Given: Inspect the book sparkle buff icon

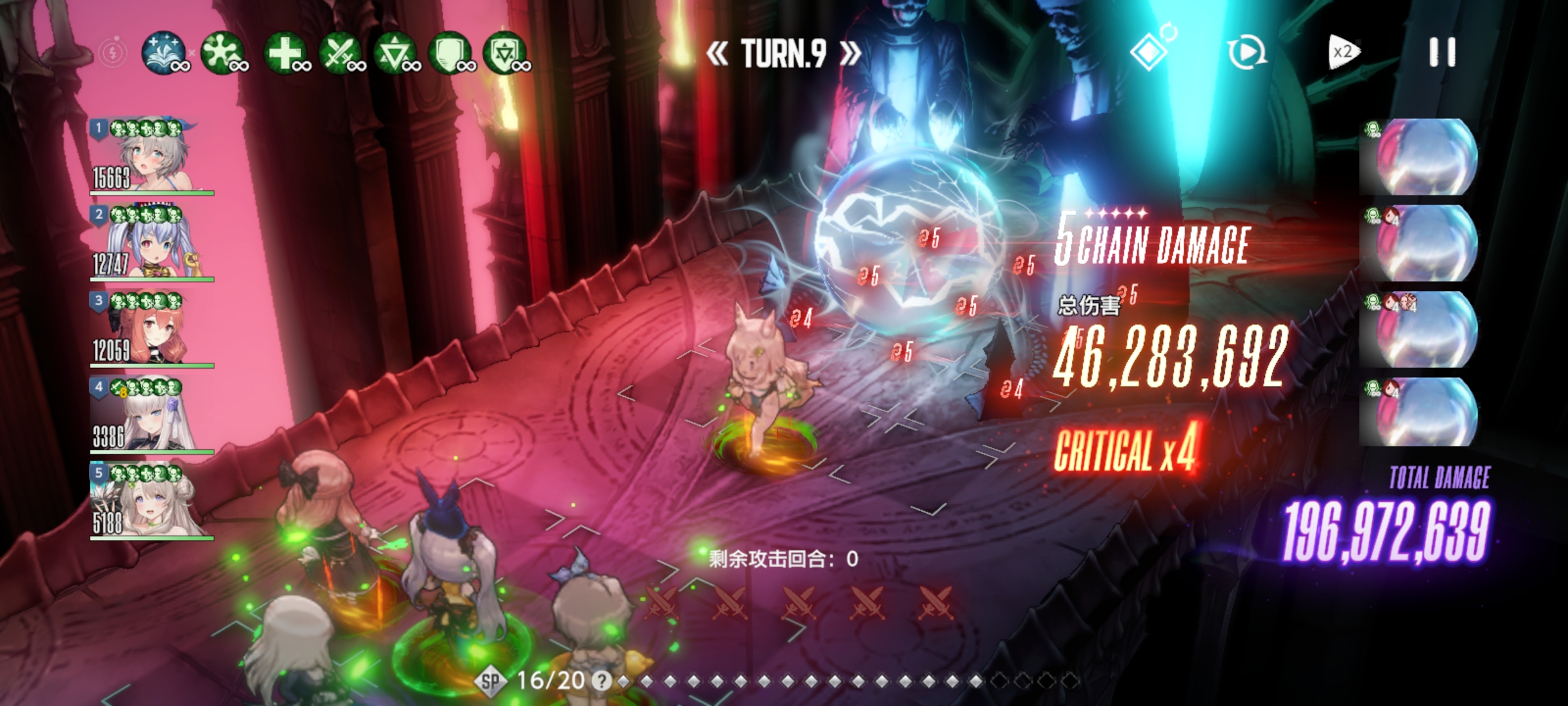Looking at the screenshot, I should pyautogui.click(x=163, y=52).
